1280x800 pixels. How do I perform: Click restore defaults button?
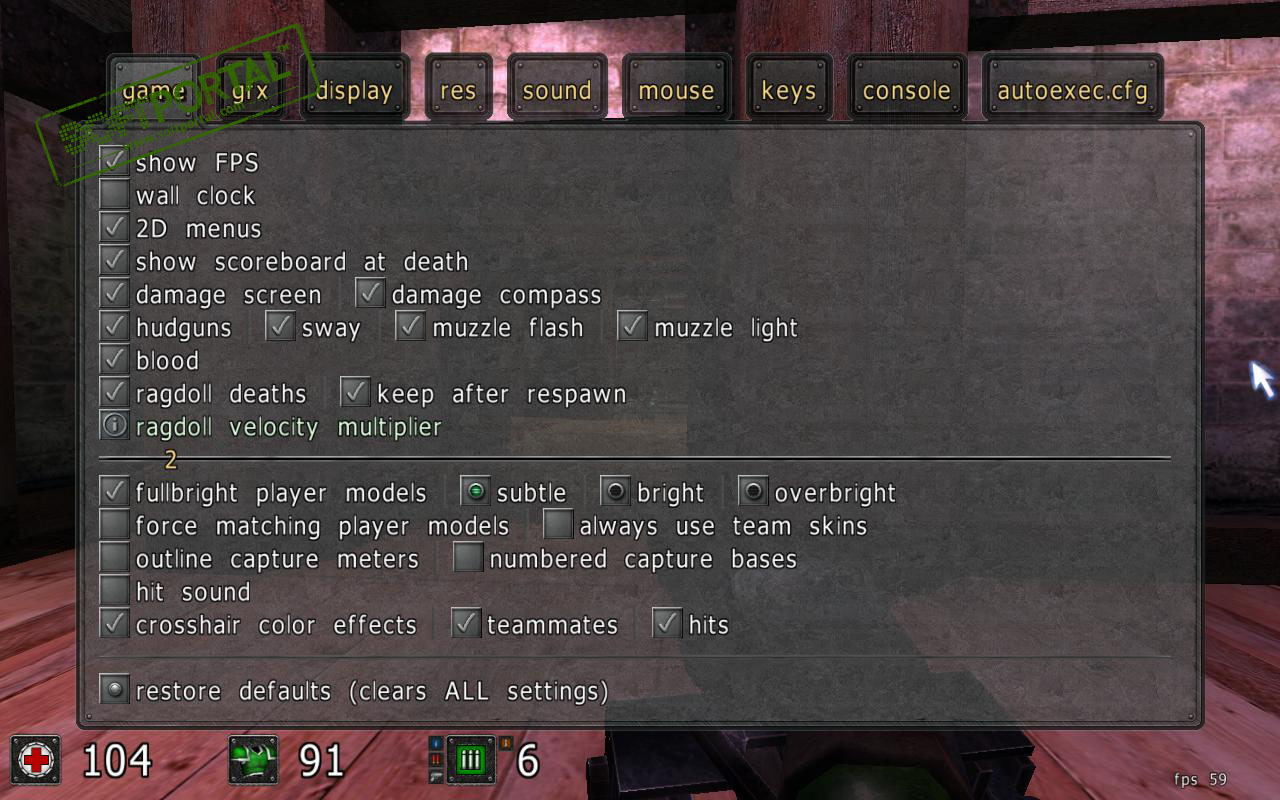click(x=115, y=690)
